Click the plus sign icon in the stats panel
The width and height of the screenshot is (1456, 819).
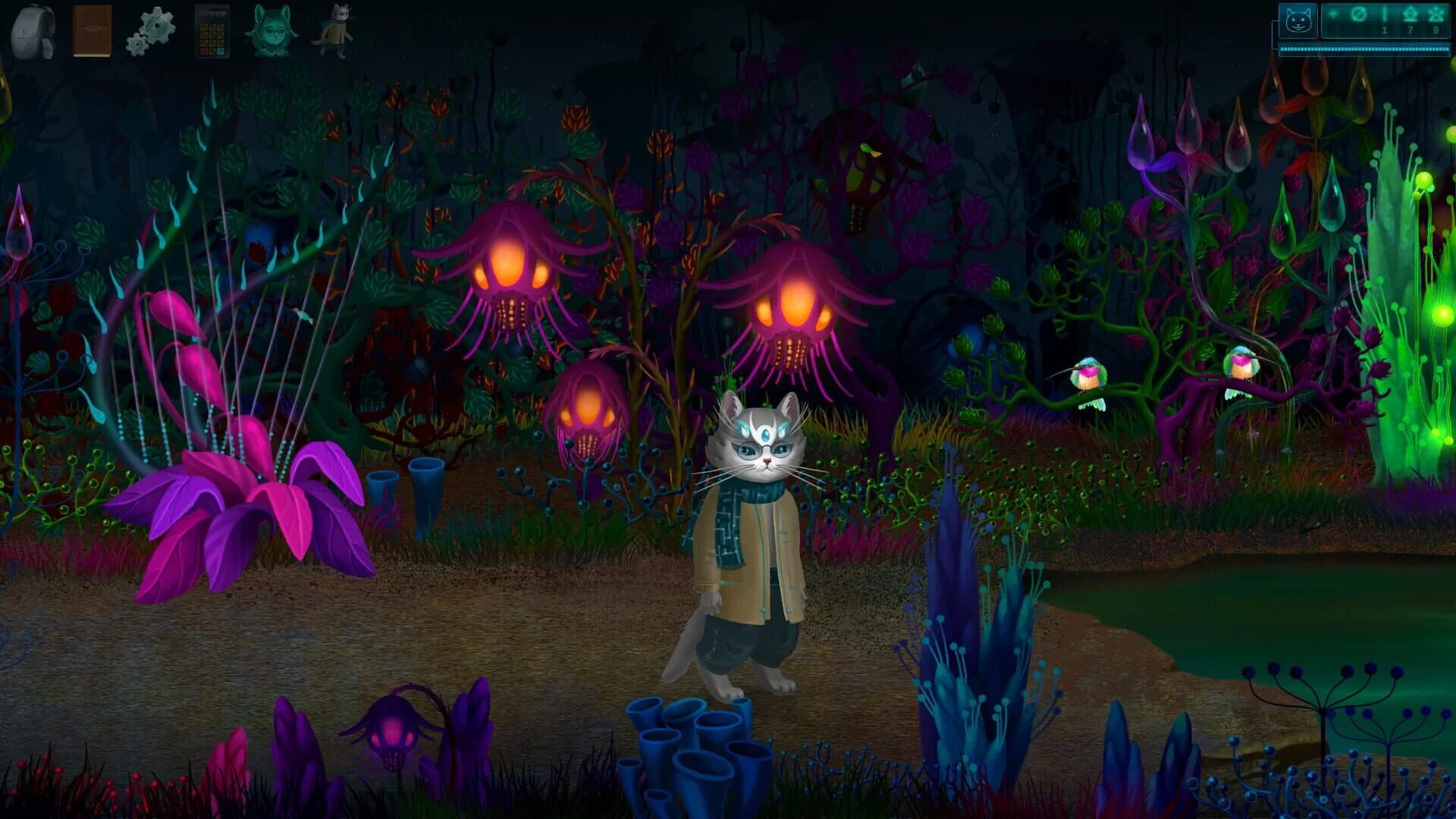(x=1332, y=13)
